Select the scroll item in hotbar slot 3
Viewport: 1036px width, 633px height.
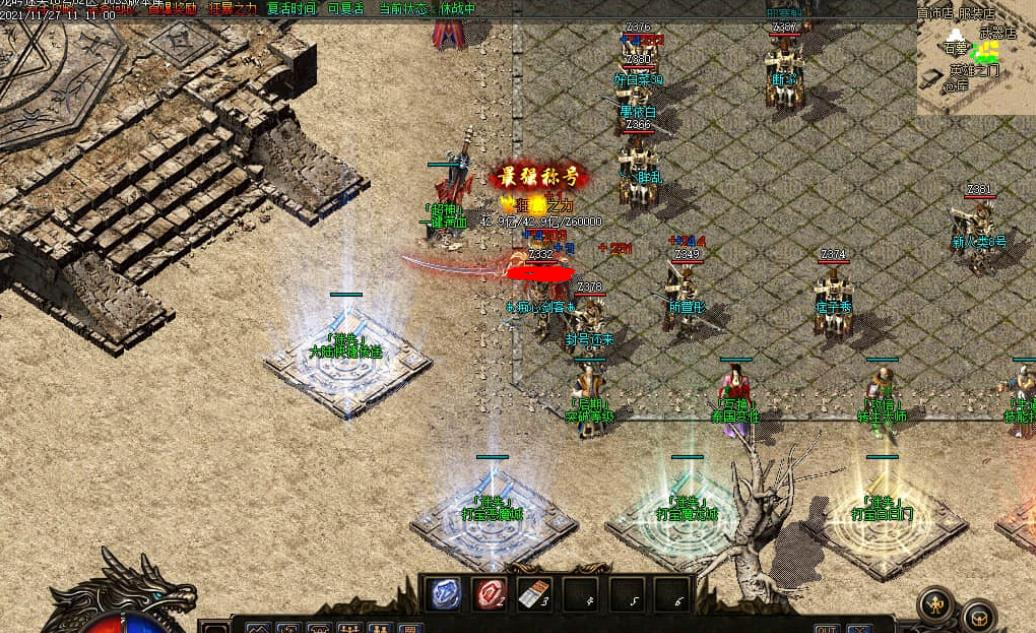[x=535, y=594]
